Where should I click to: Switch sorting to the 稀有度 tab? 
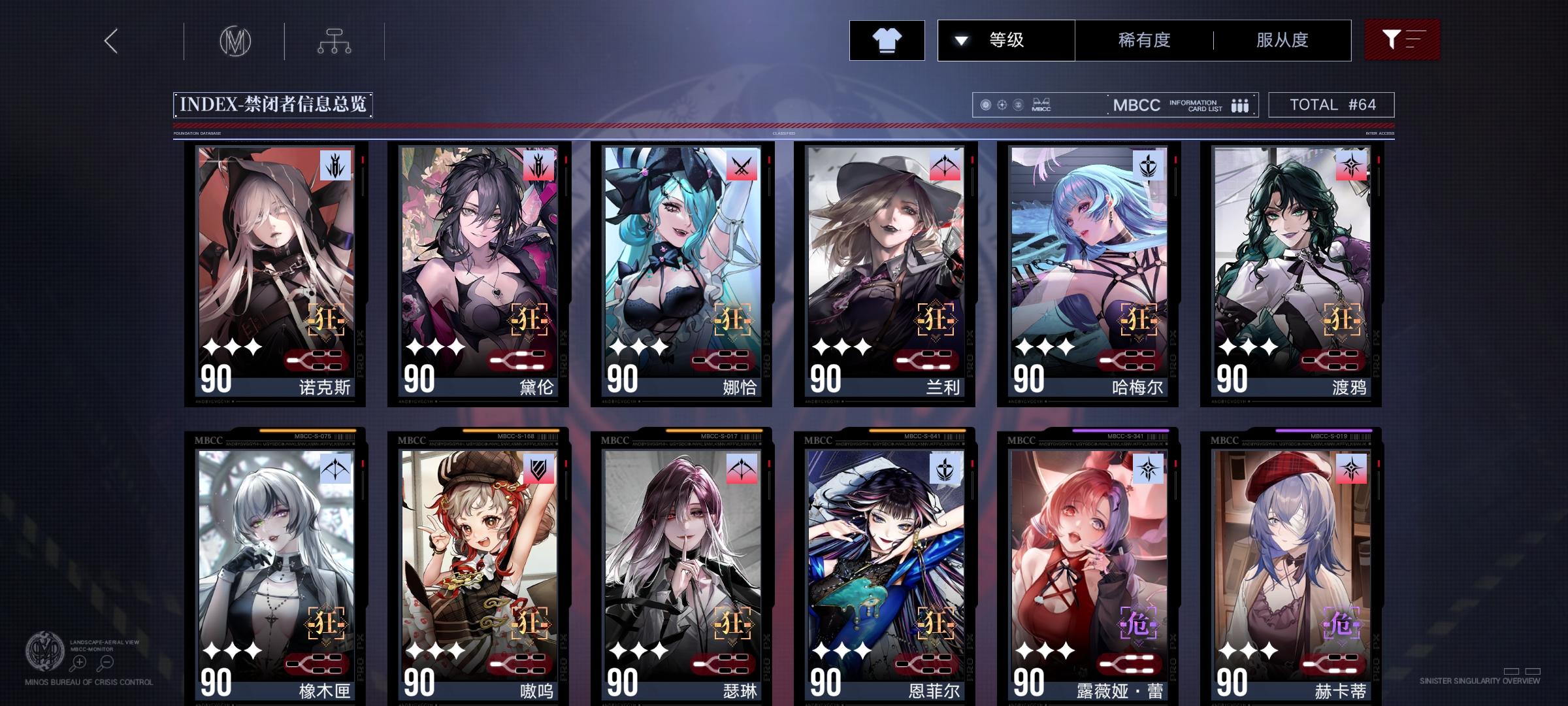1143,40
